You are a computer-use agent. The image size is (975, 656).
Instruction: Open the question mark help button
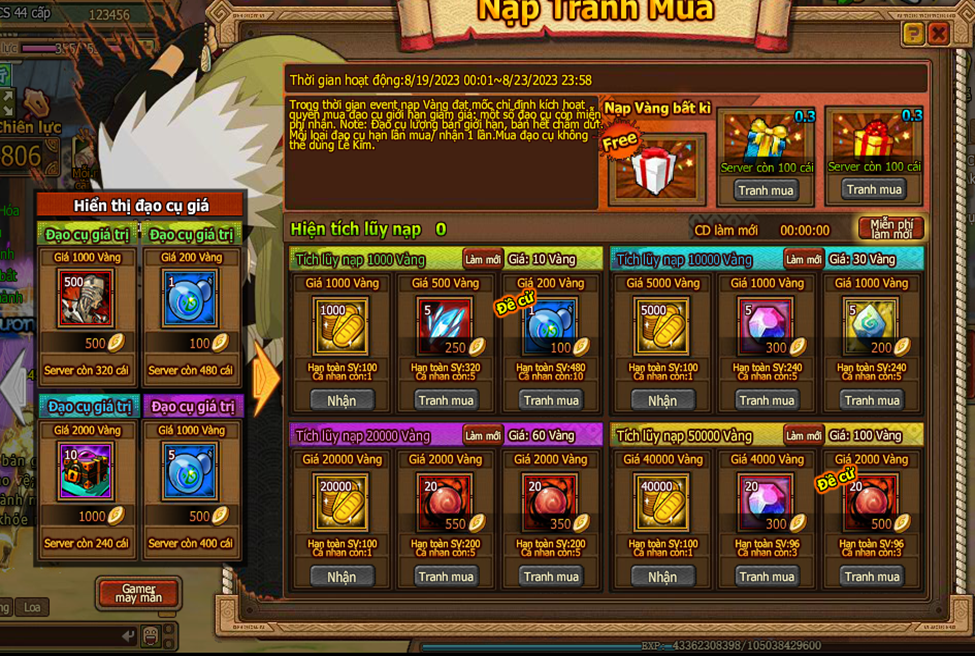[912, 35]
